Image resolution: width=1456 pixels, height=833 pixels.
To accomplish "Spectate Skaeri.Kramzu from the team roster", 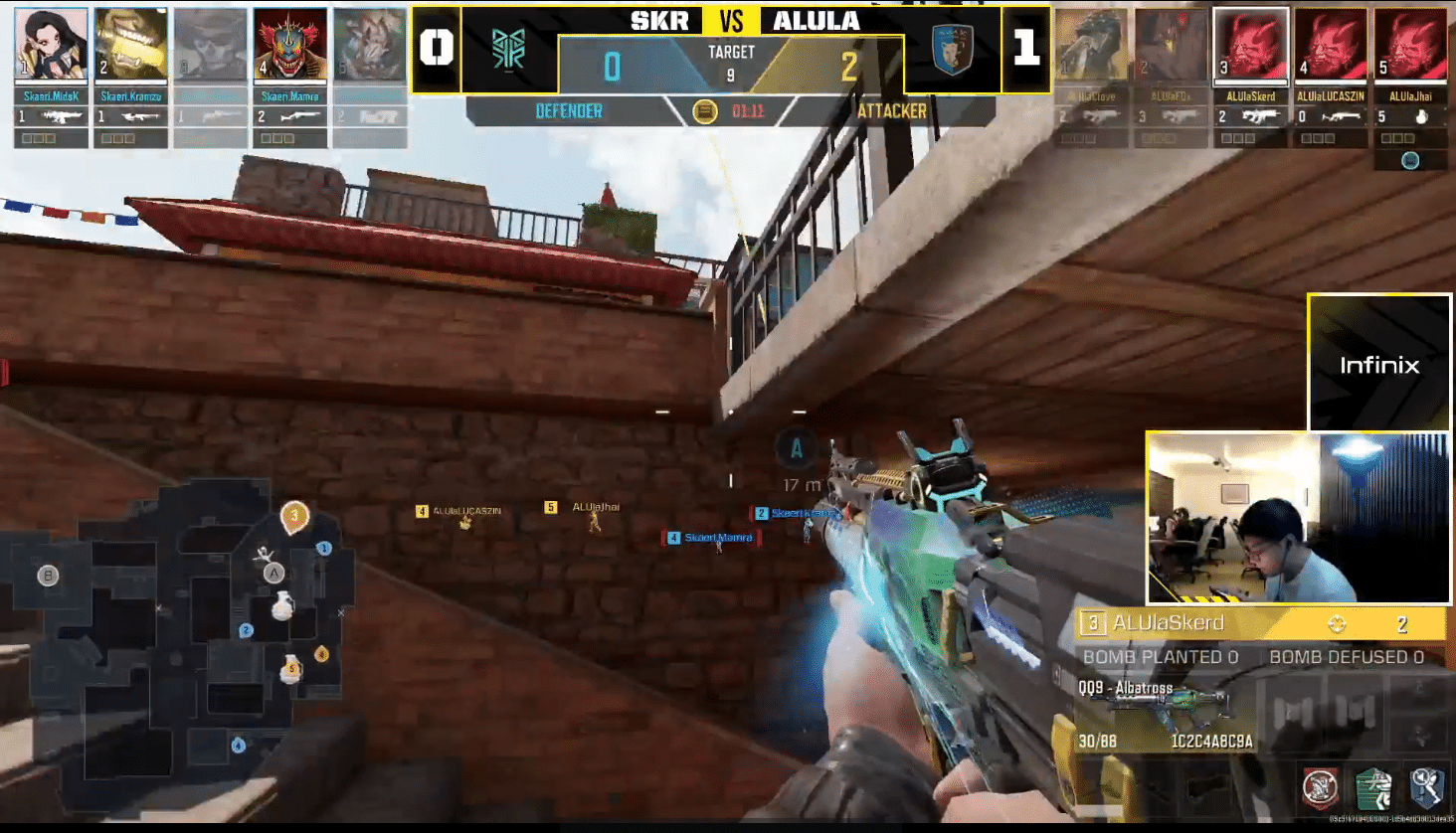I will [130, 45].
